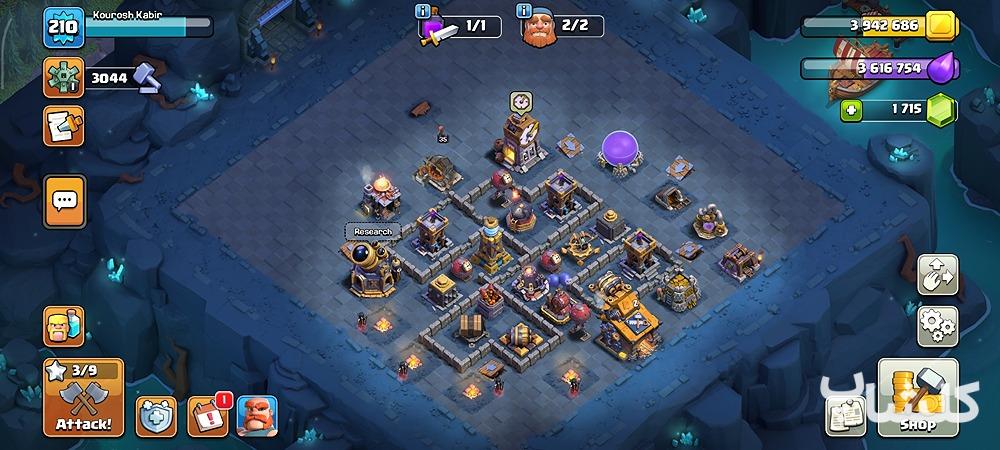
Task: Open the layout editor hand icon
Action: pyautogui.click(x=938, y=275)
